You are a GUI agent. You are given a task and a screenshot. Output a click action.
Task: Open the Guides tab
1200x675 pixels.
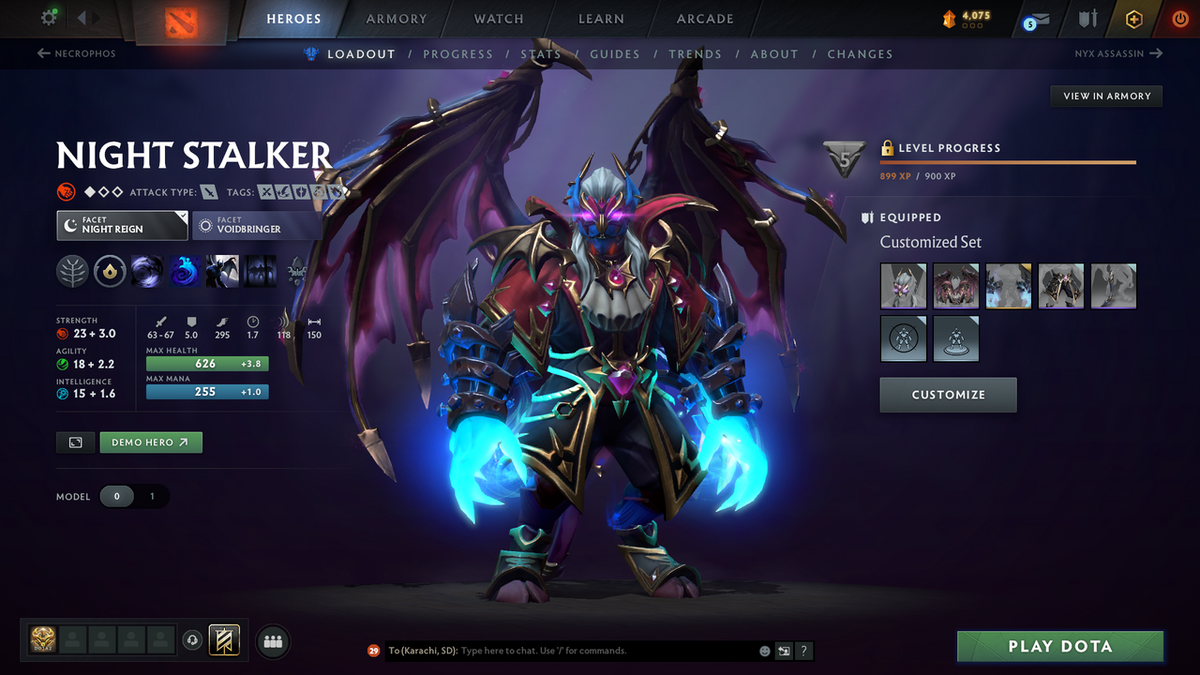(614, 54)
